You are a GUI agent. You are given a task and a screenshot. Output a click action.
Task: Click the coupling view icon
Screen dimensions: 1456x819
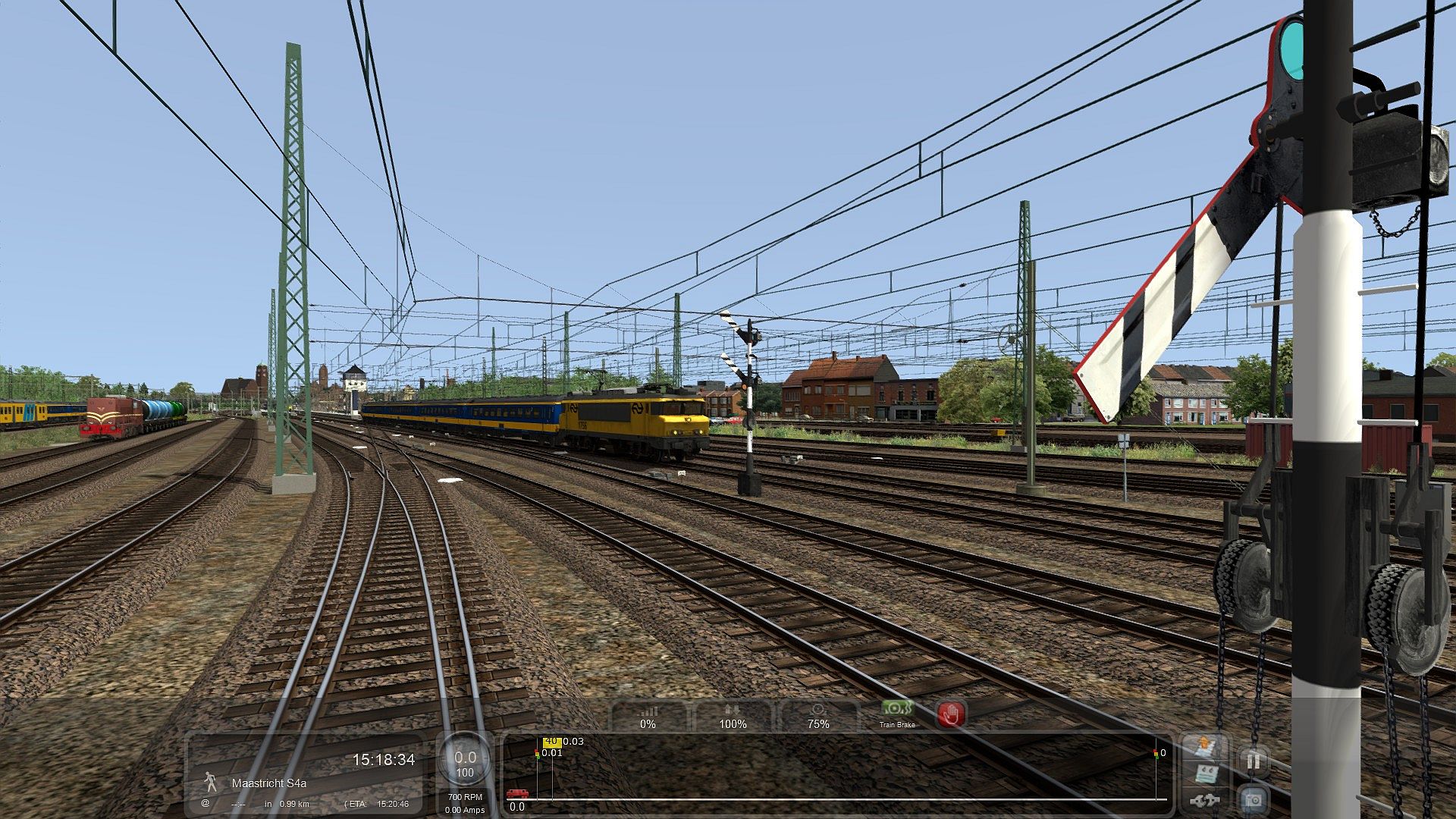pyautogui.click(x=1207, y=801)
